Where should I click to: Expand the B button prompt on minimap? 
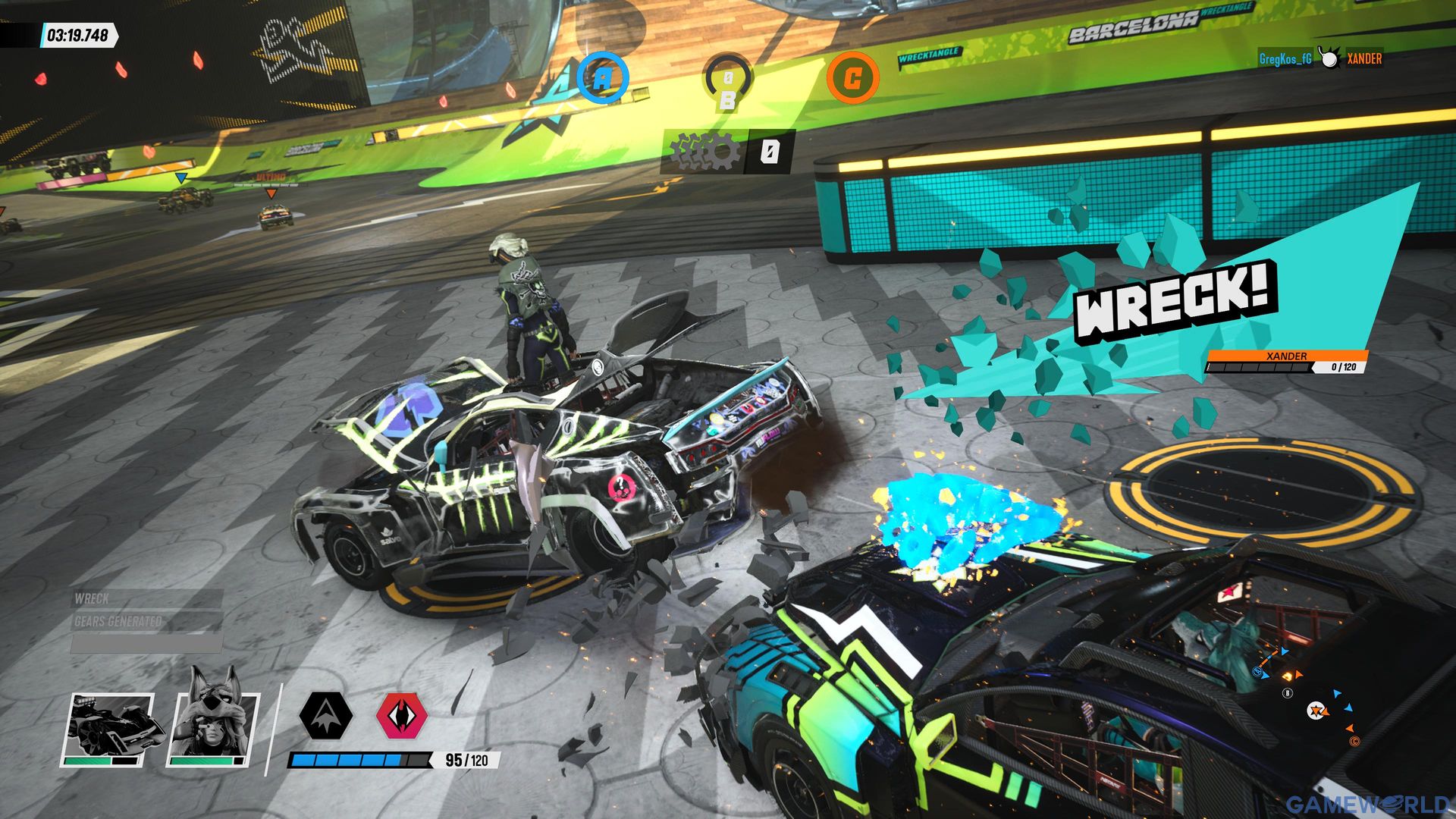1287,693
